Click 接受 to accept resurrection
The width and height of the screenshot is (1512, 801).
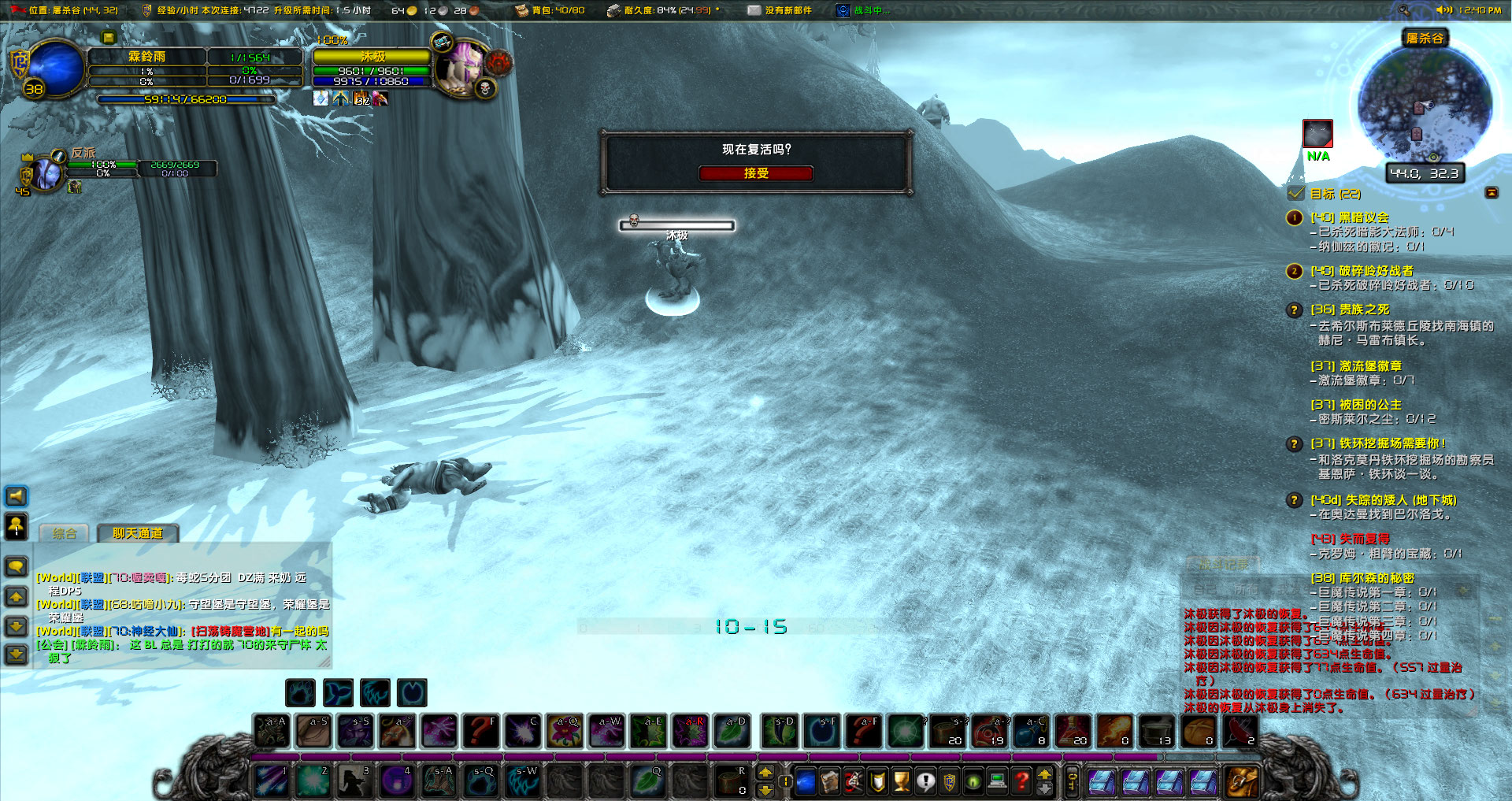(x=756, y=173)
